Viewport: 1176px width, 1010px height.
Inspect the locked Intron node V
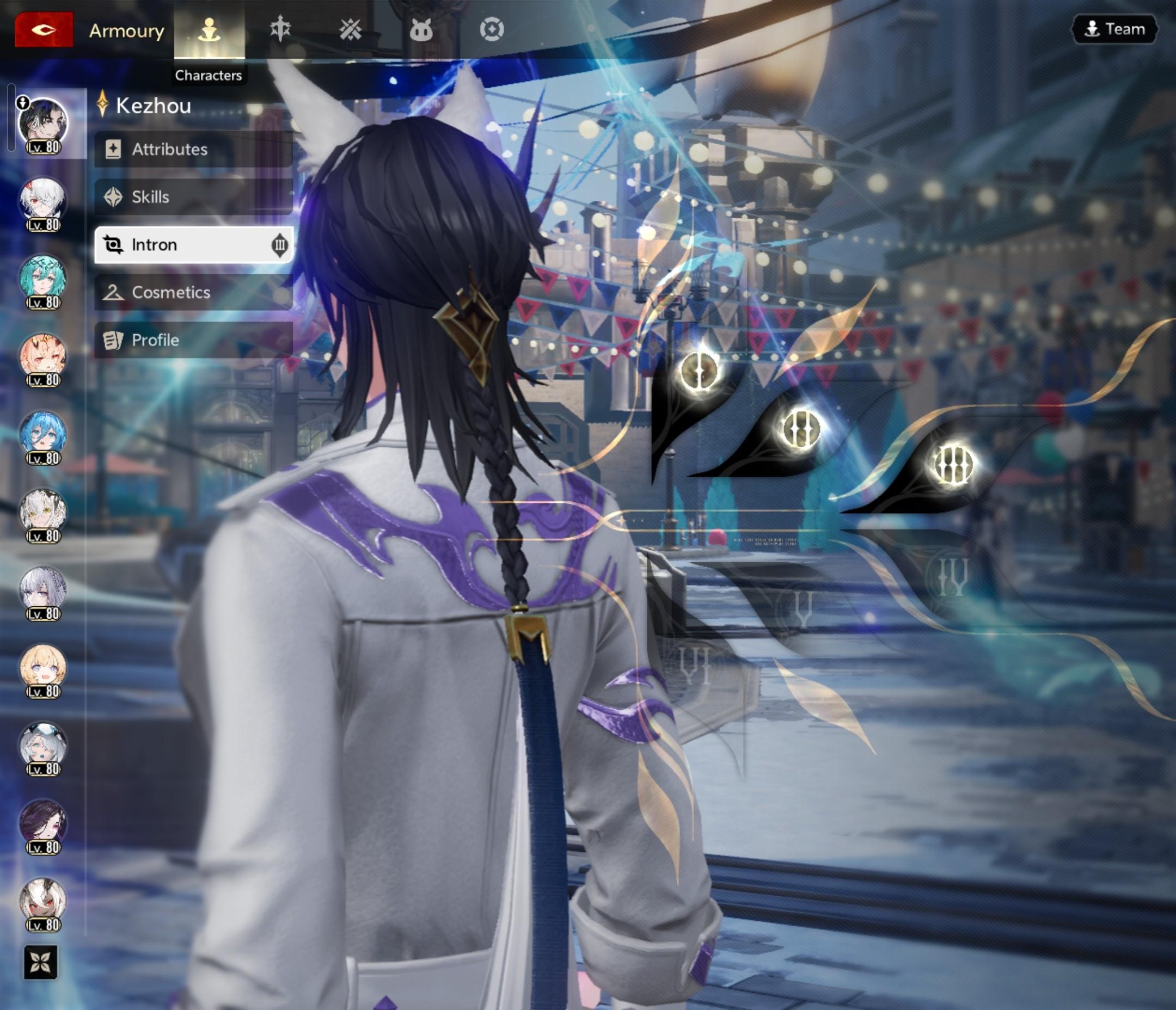click(x=801, y=609)
